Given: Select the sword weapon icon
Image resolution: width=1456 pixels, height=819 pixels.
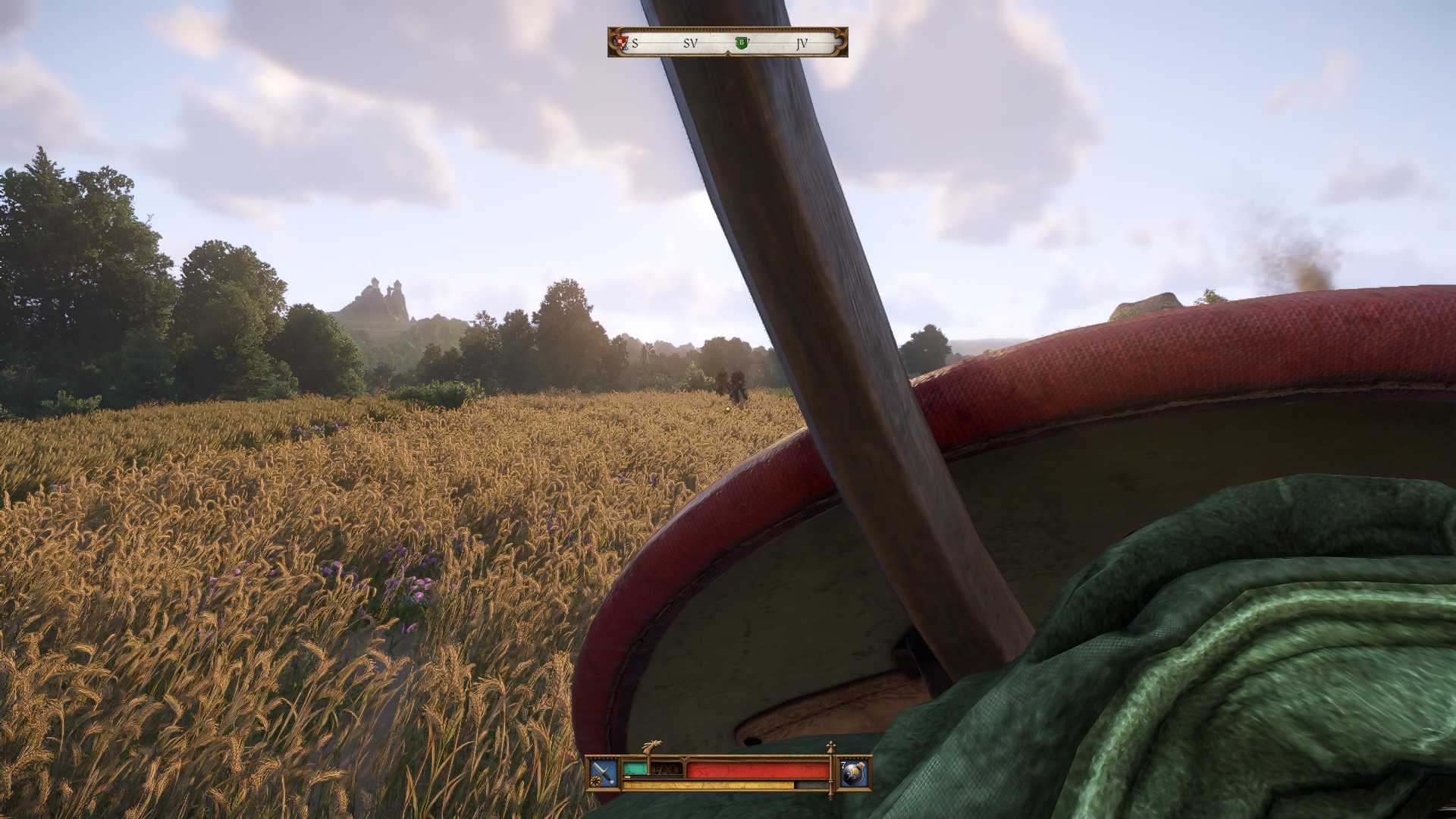Looking at the screenshot, I should [604, 772].
